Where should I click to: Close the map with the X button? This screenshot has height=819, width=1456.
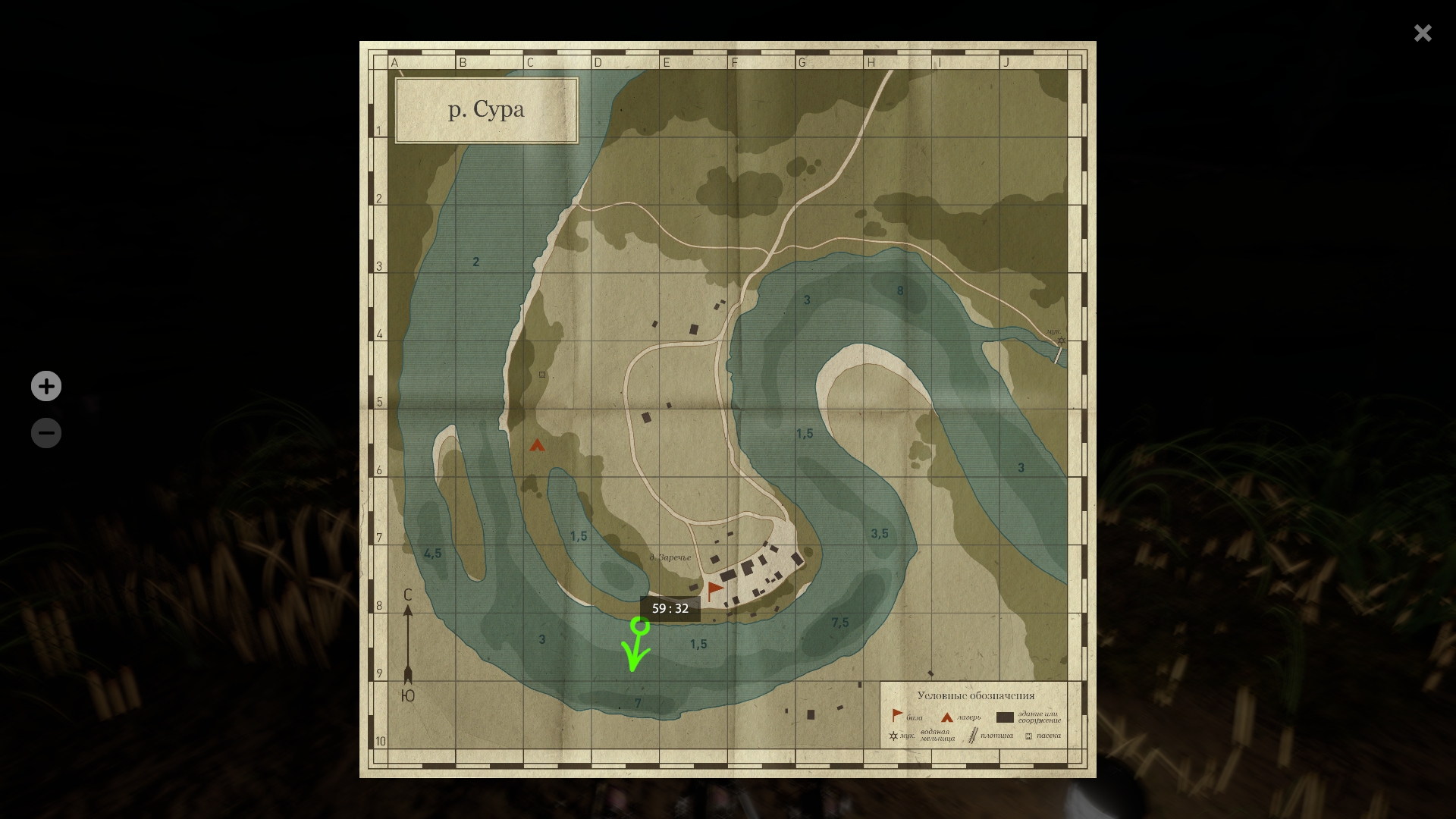click(x=1423, y=33)
